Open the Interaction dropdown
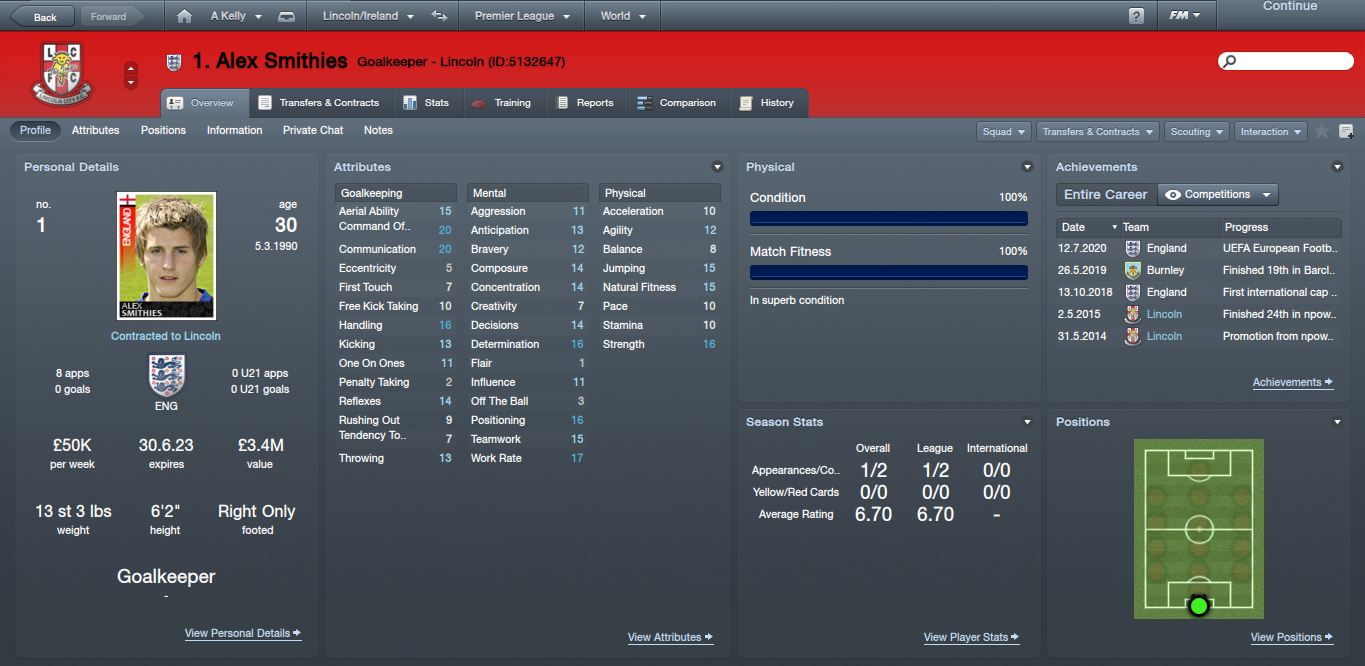1365x666 pixels. click(1270, 131)
